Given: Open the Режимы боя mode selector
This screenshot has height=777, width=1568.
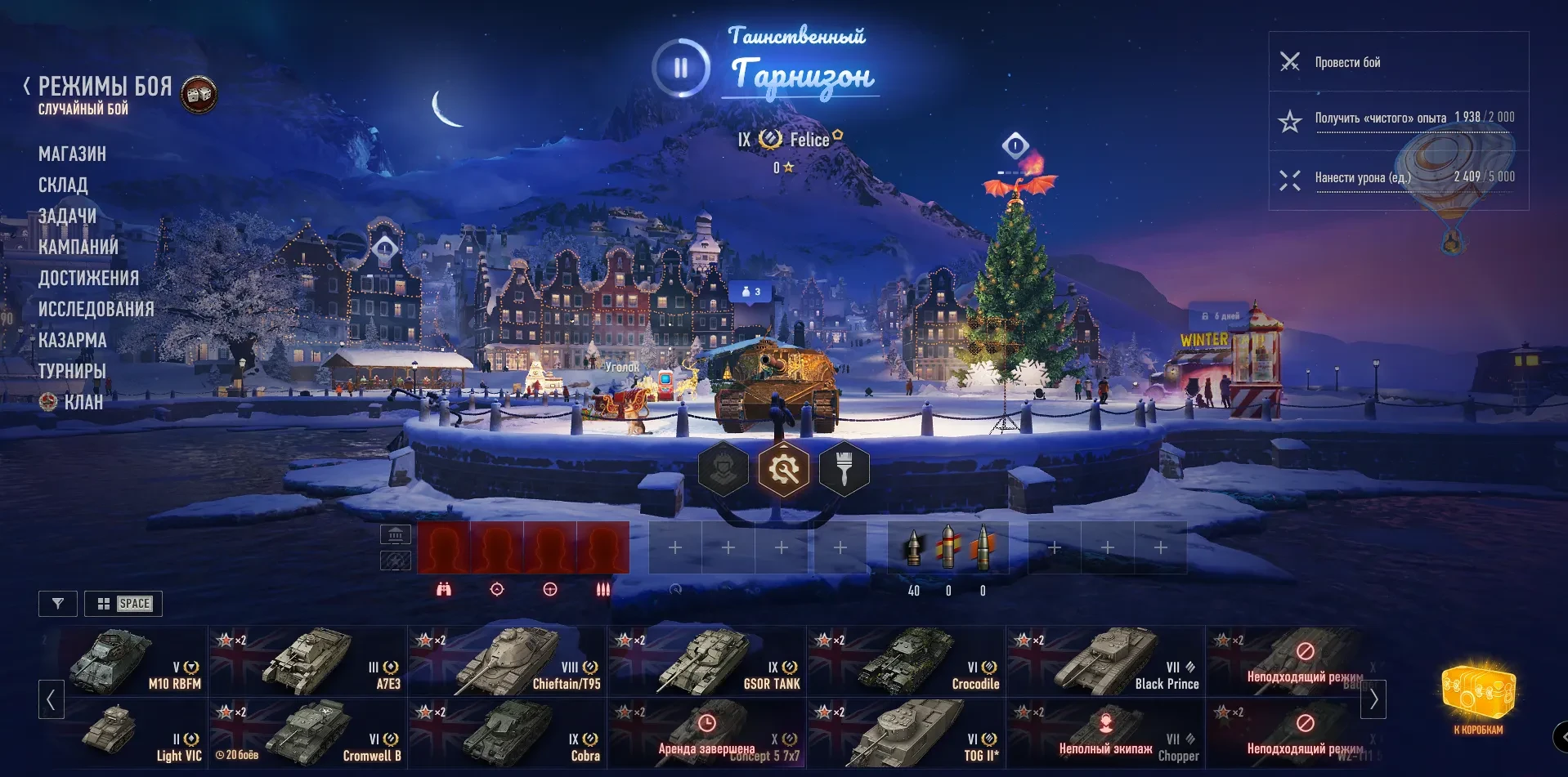Looking at the screenshot, I should pyautogui.click(x=105, y=87).
